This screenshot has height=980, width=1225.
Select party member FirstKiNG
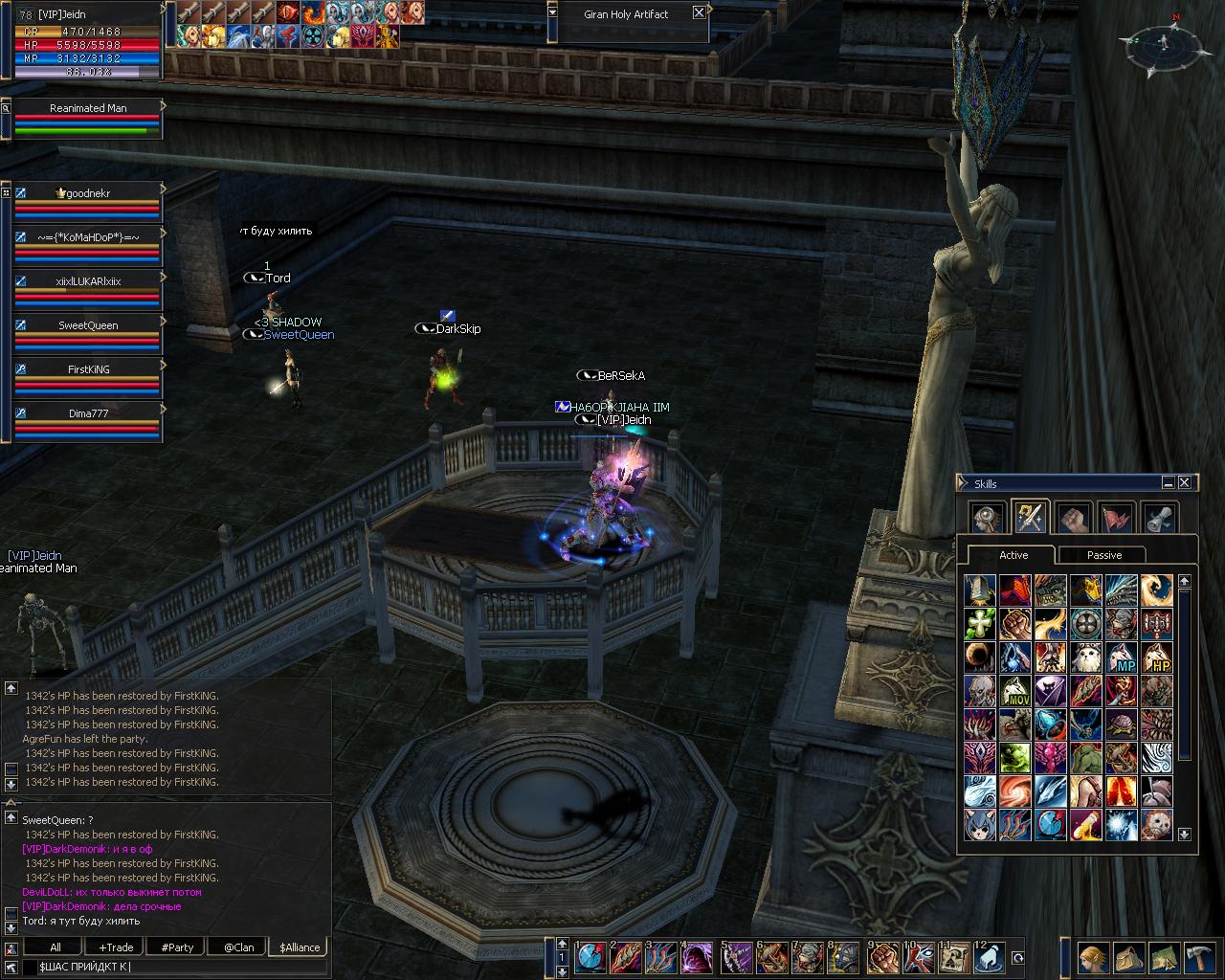[x=88, y=369]
